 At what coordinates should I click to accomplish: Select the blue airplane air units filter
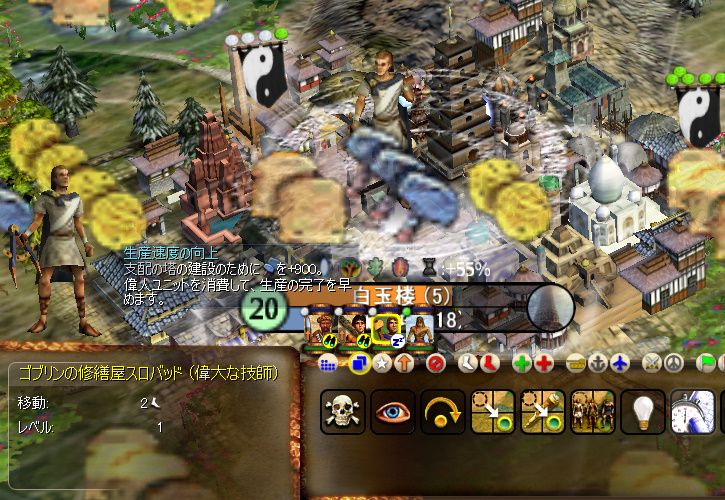[x=620, y=363]
